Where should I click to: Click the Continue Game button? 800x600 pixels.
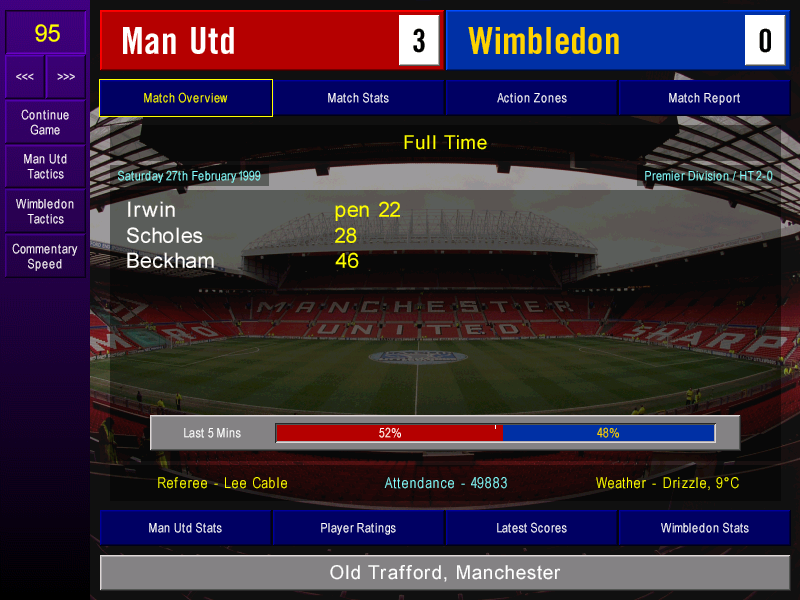tap(45, 122)
